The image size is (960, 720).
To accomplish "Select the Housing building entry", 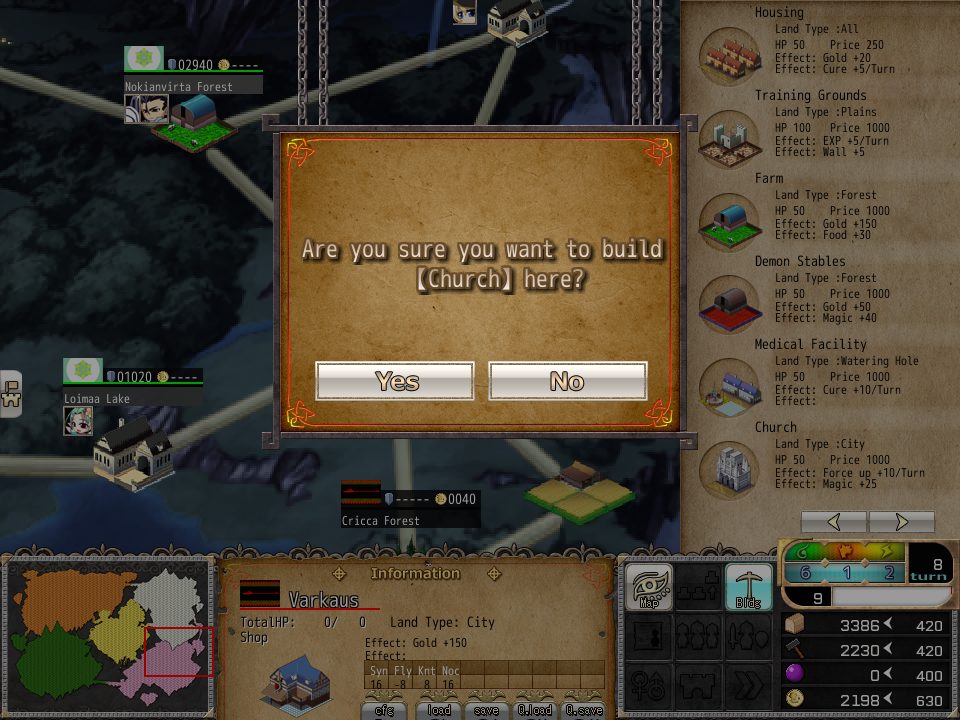I will click(x=730, y=51).
